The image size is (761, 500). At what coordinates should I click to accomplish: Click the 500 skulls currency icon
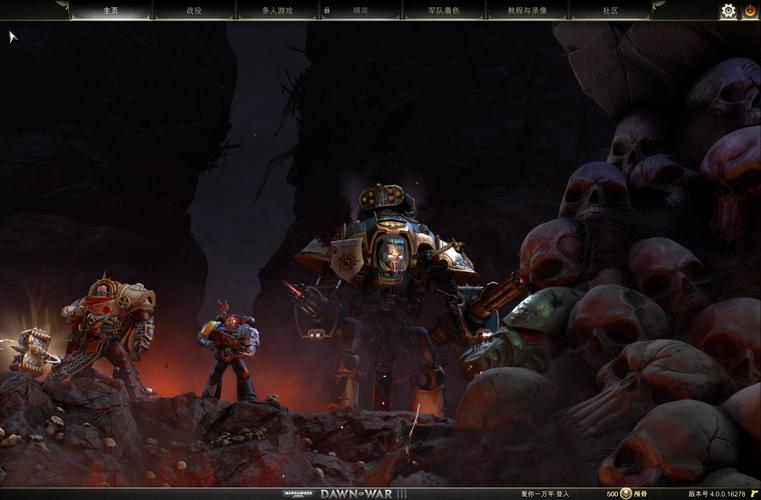coord(626,493)
